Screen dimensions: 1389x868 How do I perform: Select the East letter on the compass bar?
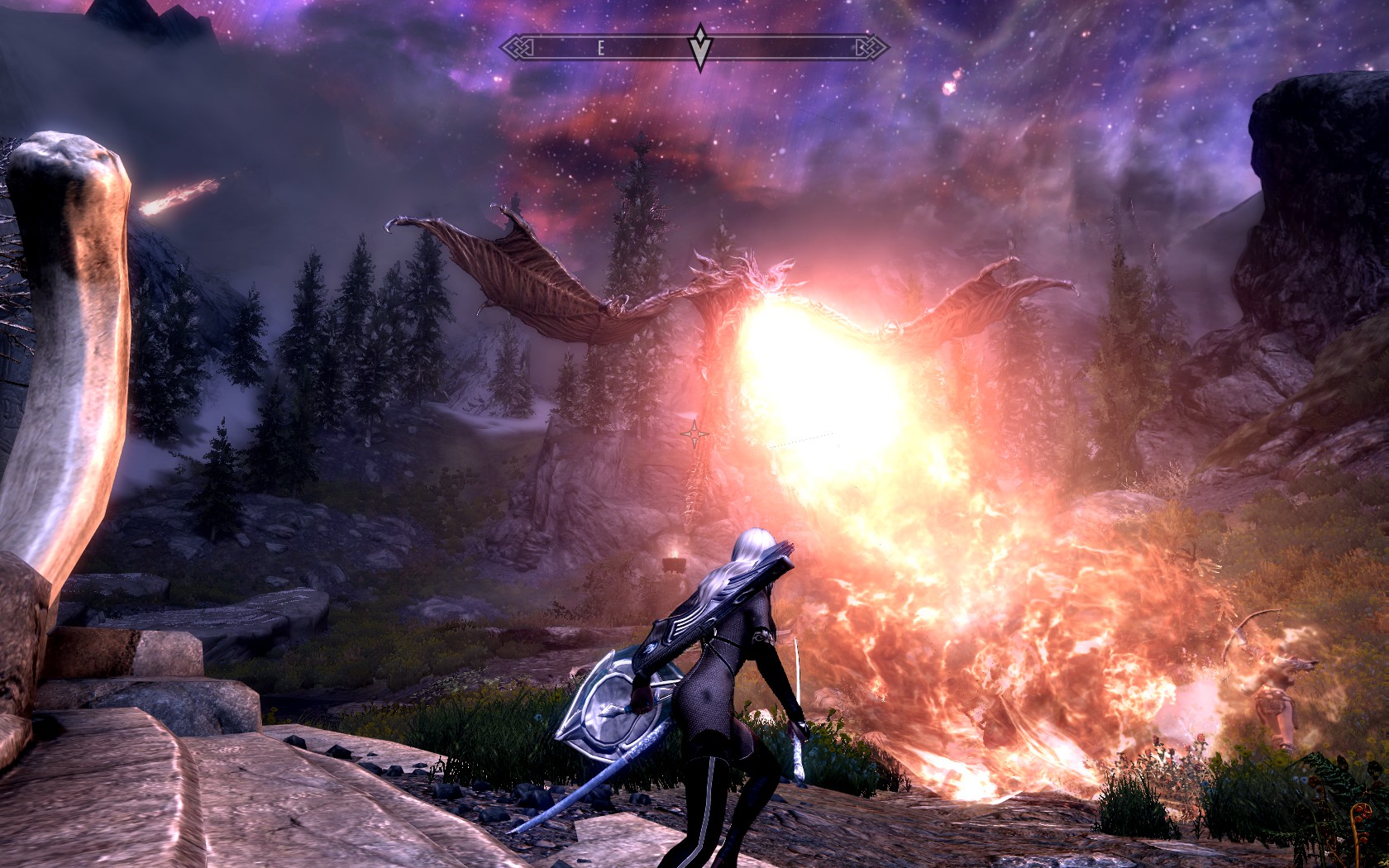click(x=601, y=49)
